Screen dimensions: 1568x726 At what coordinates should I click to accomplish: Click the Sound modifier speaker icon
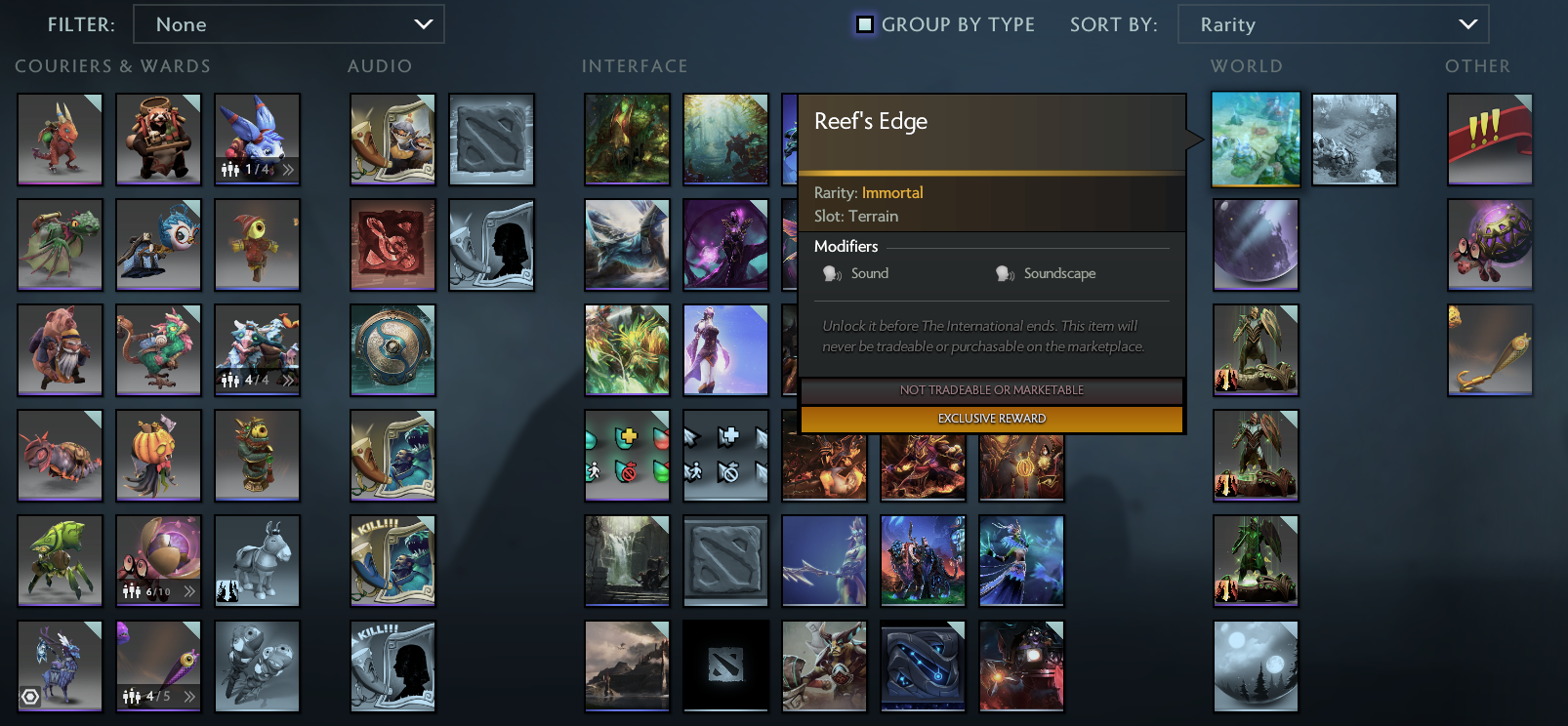831,274
